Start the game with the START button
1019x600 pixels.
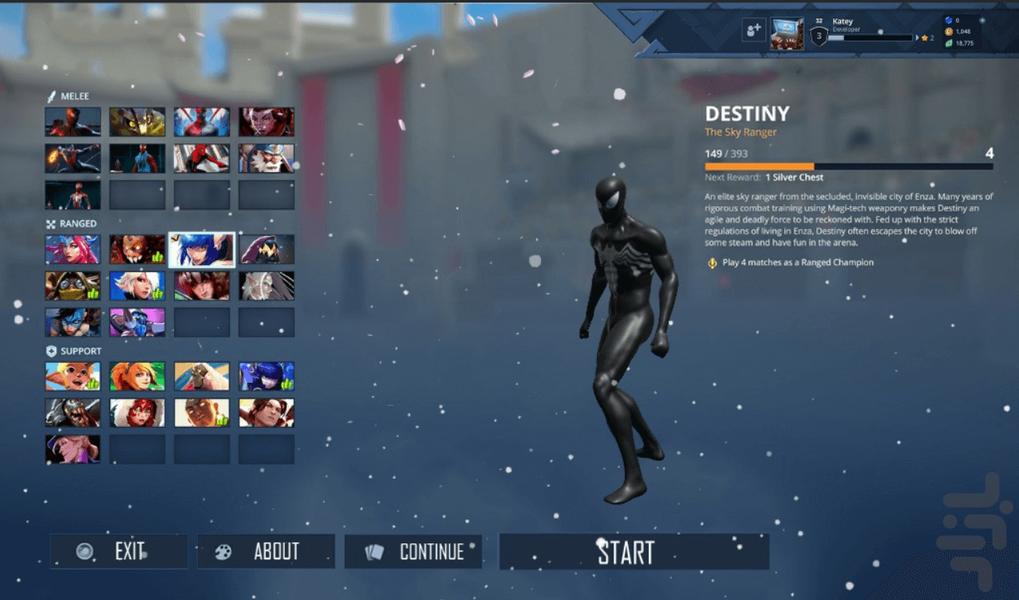634,552
